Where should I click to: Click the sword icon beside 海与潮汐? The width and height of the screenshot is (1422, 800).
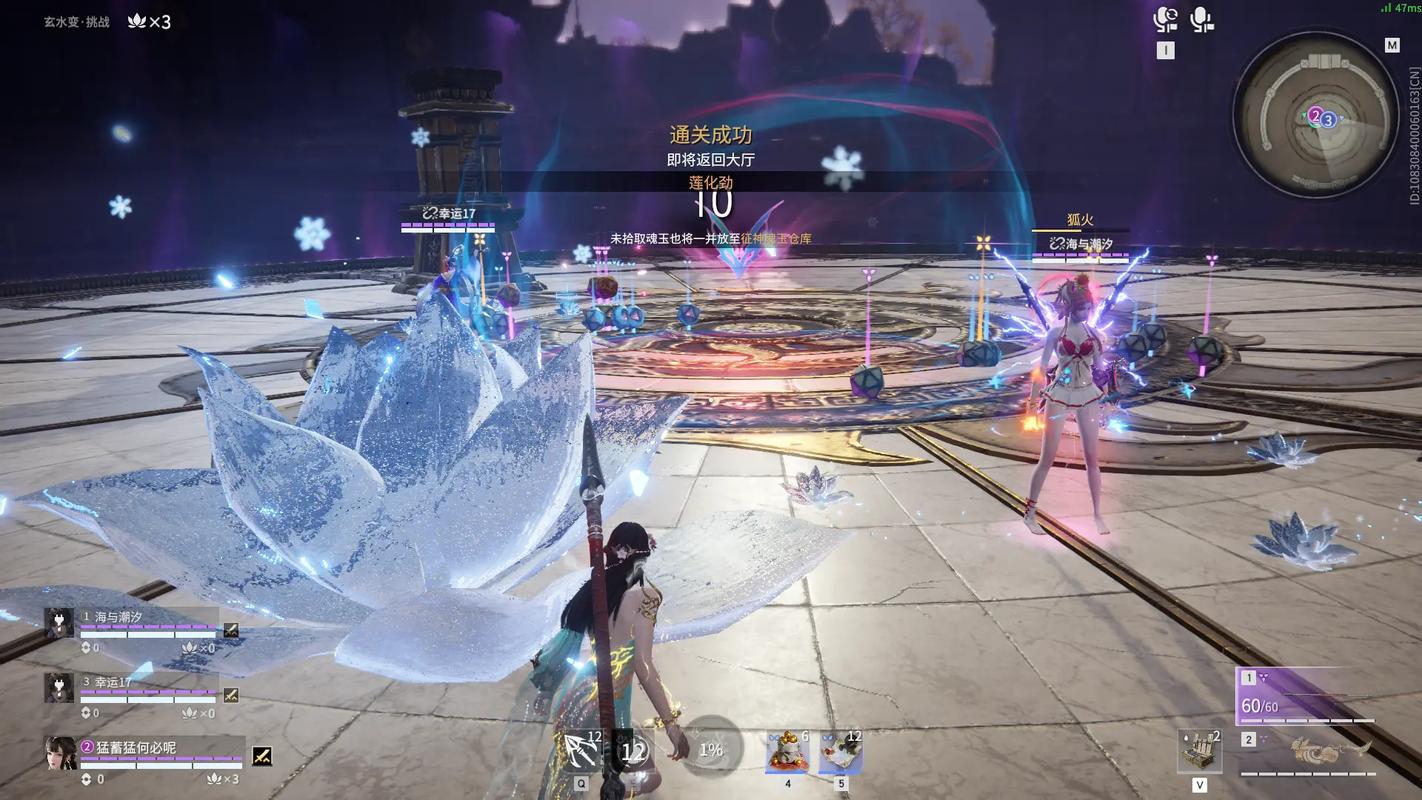231,630
